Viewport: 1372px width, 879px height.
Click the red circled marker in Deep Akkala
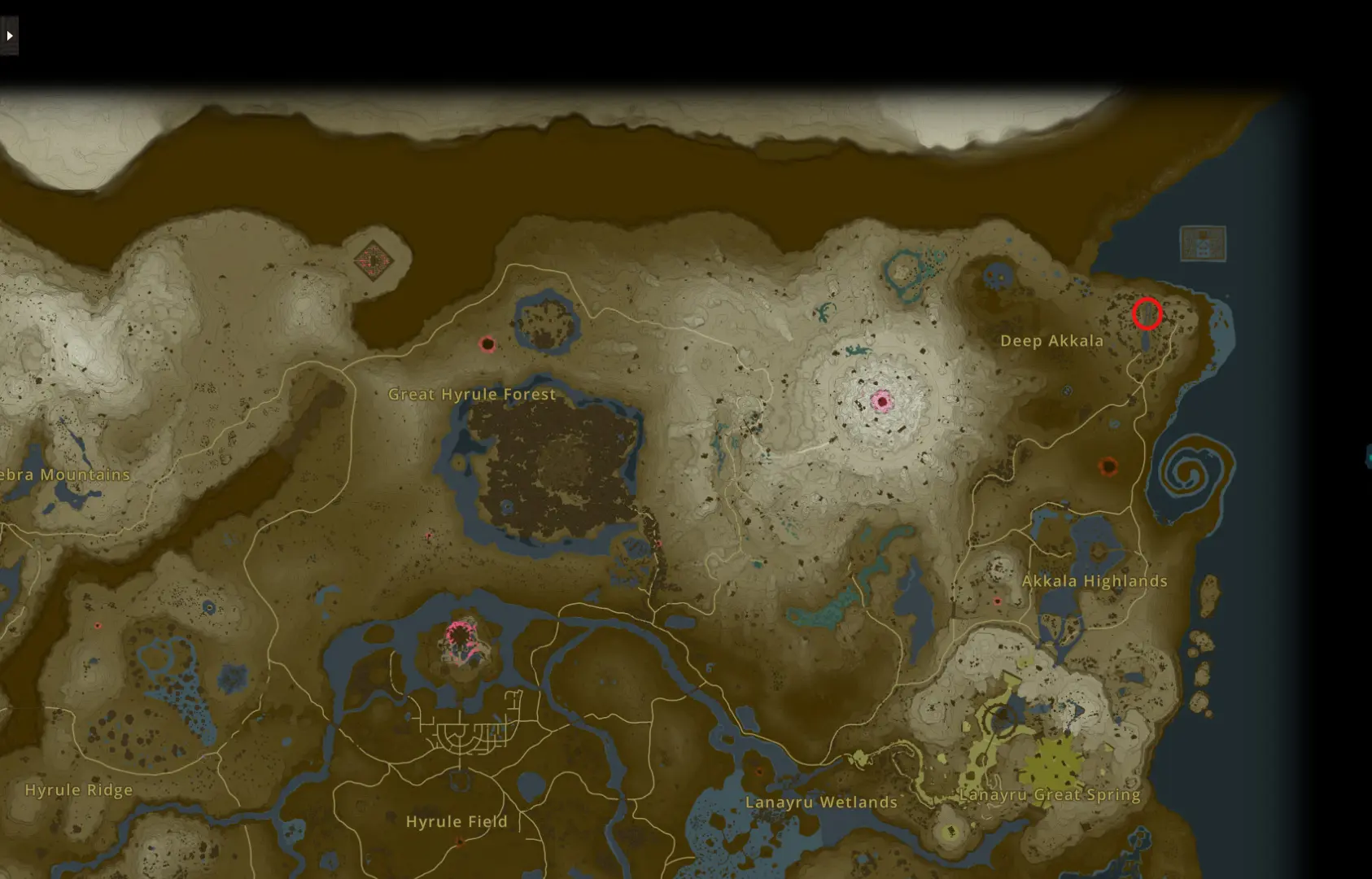[1148, 313]
